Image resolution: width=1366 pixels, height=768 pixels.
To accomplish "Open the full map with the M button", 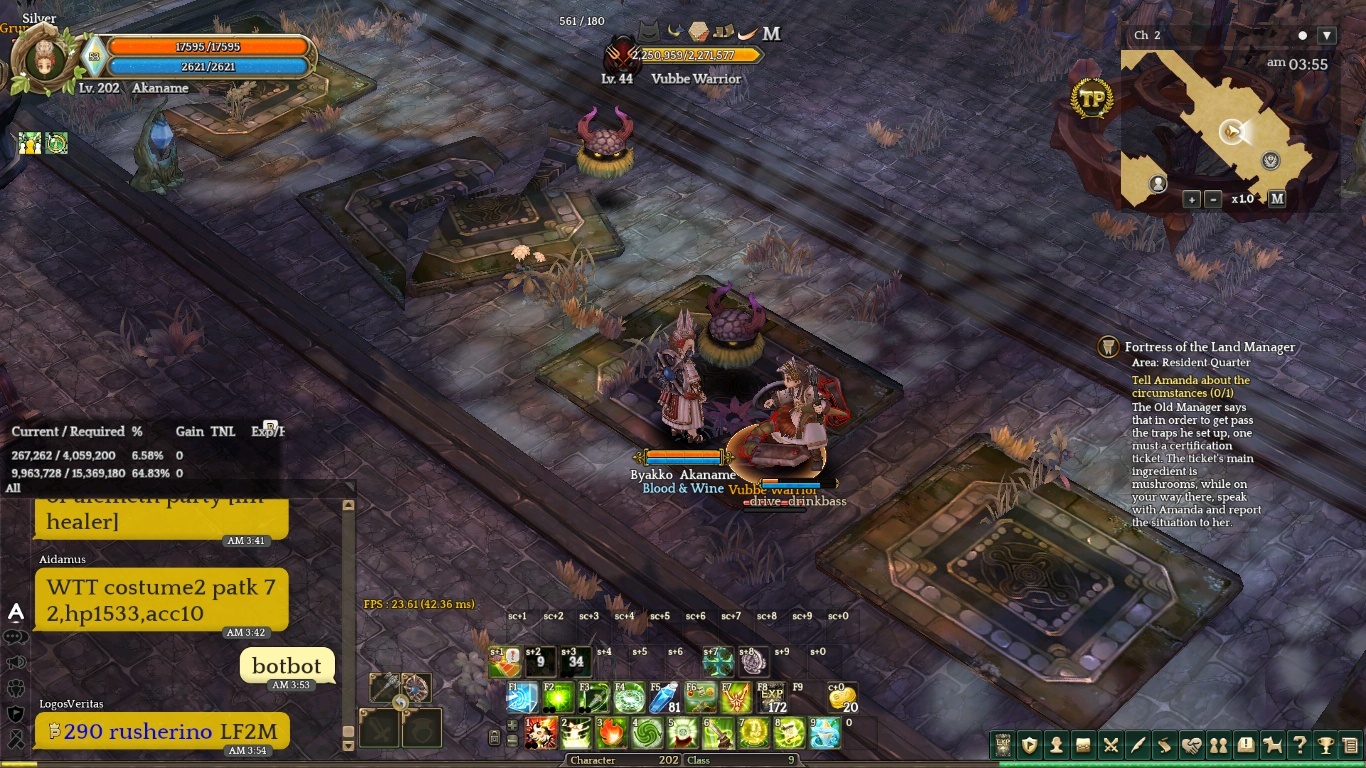I will tap(1276, 199).
